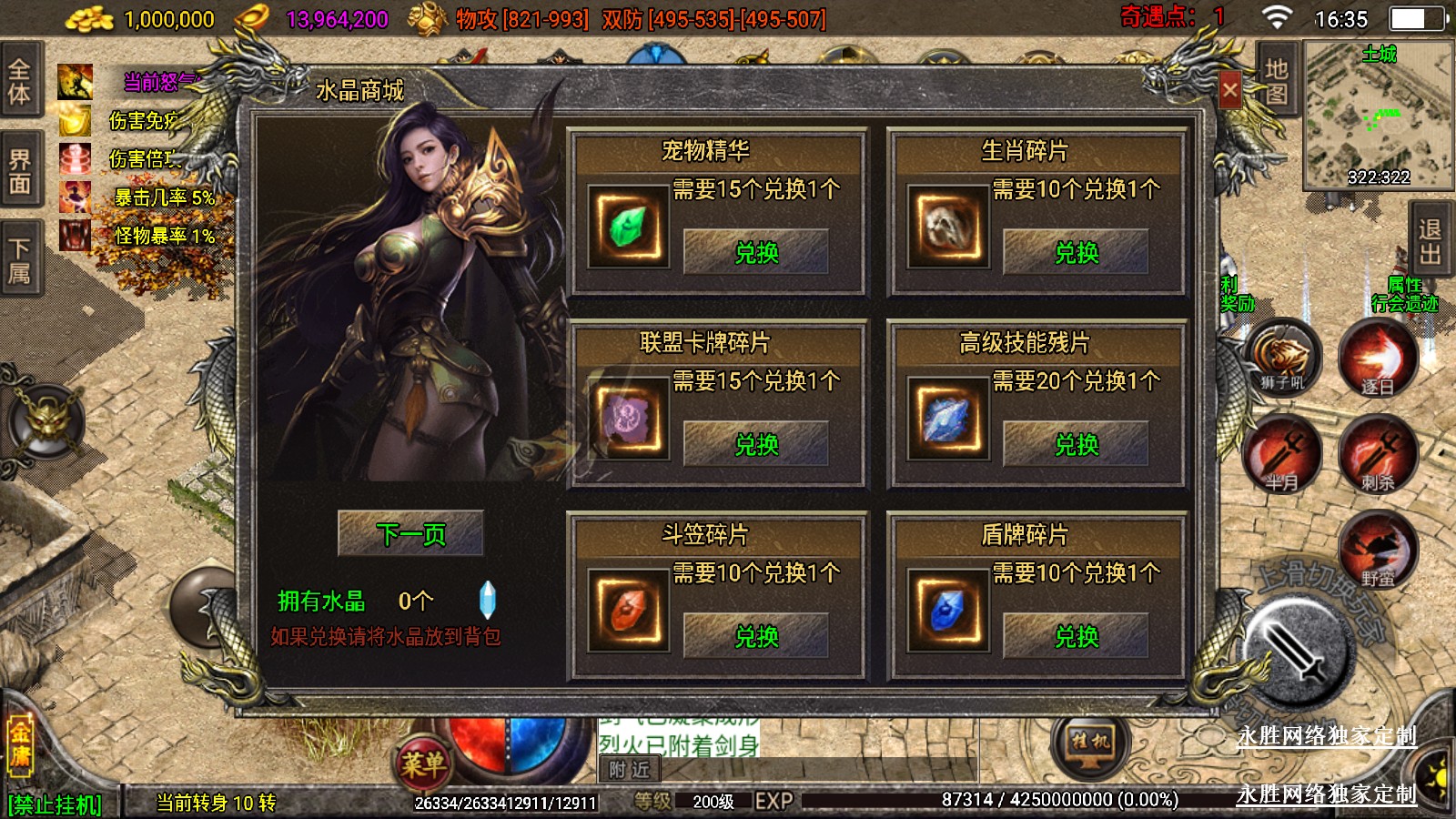Close the 水晶商城 shop window
The image size is (1456, 819).
tap(1229, 90)
